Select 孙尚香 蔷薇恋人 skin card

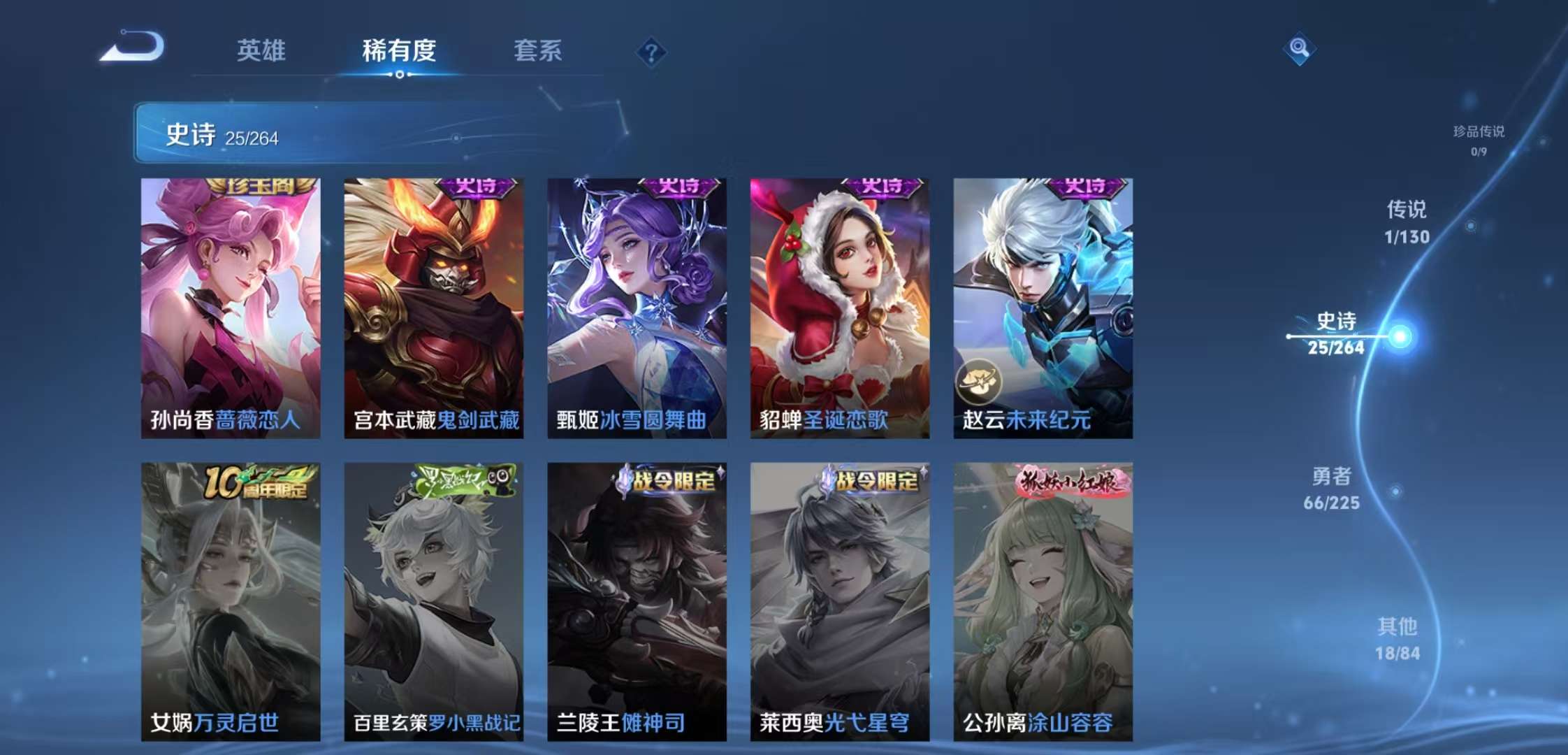(231, 308)
